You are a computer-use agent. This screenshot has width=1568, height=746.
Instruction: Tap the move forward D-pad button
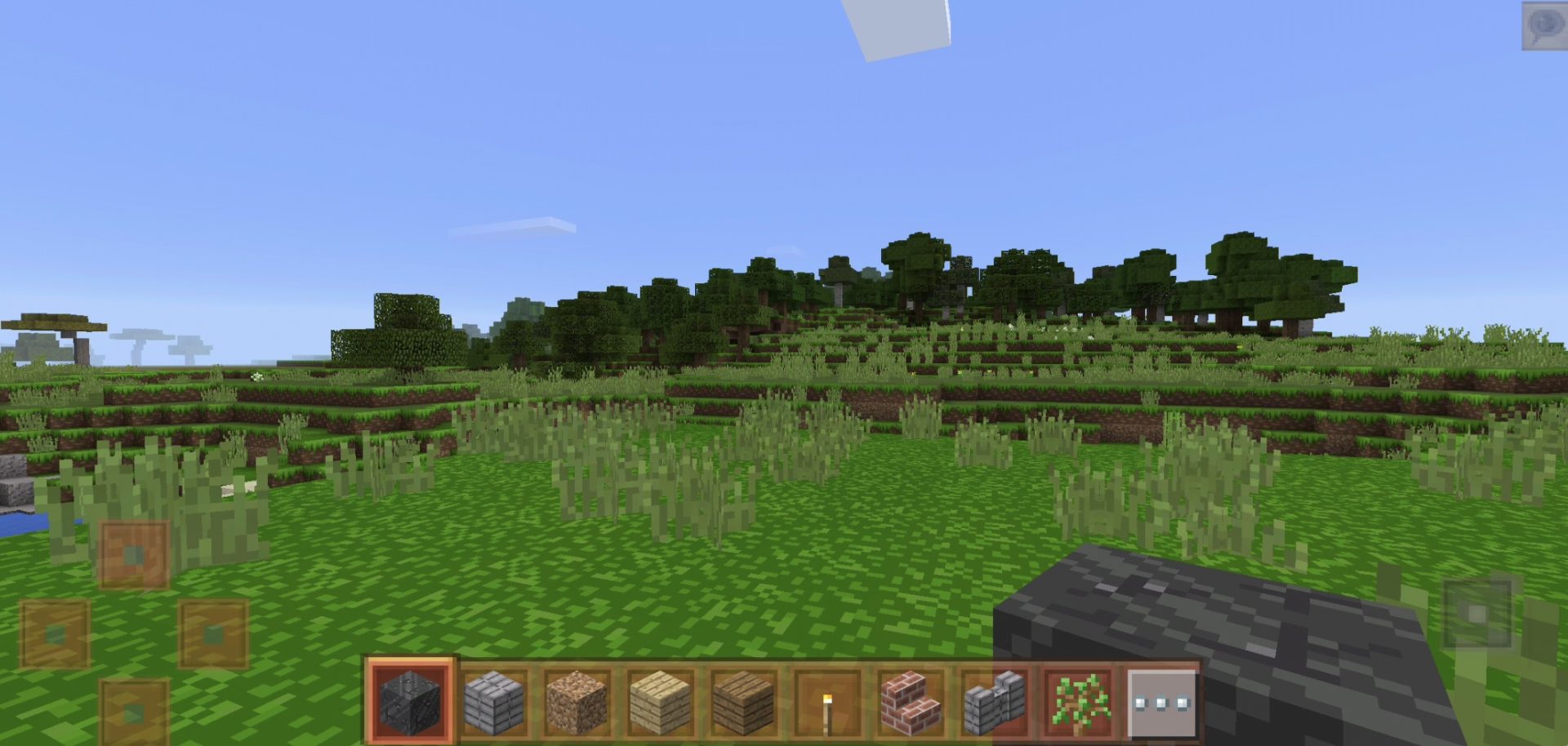click(x=134, y=555)
